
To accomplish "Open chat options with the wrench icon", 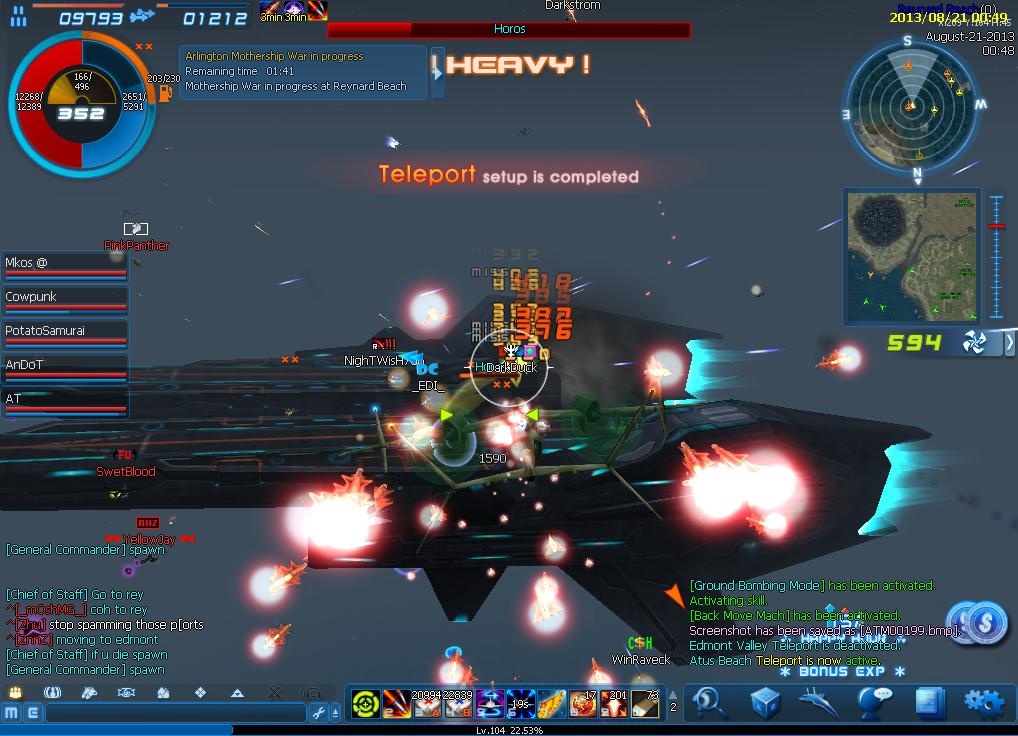I will tap(319, 713).
